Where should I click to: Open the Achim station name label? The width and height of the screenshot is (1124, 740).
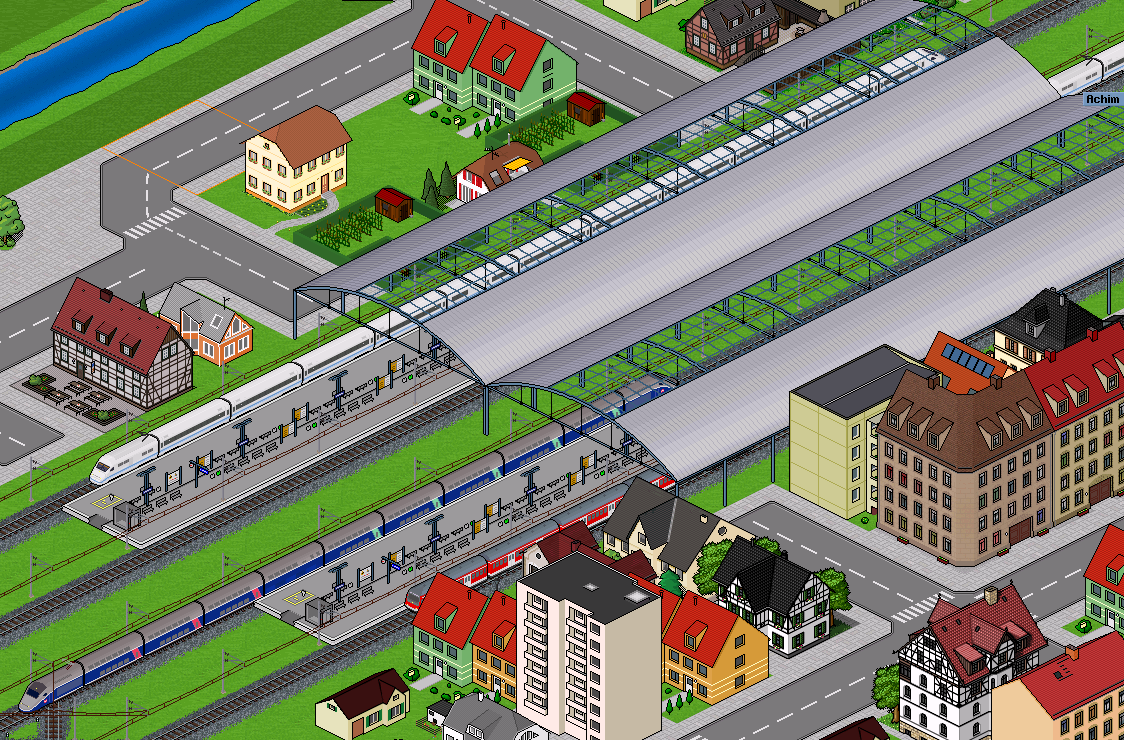pos(1103,98)
